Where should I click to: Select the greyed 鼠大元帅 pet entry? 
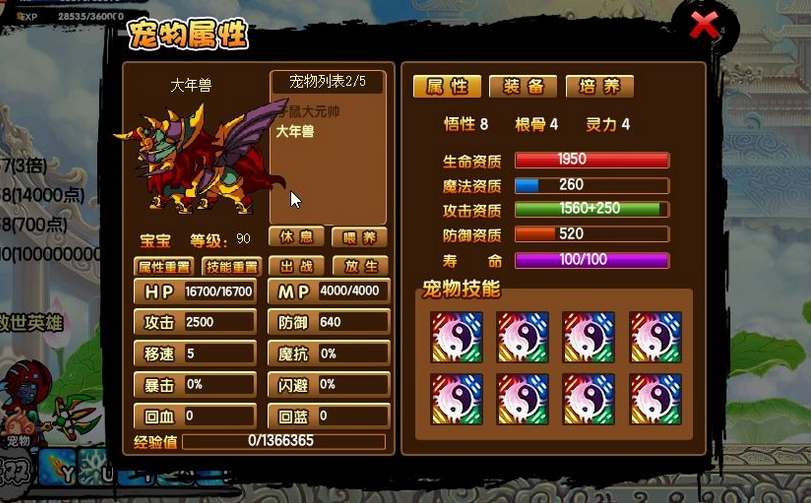click(x=310, y=112)
